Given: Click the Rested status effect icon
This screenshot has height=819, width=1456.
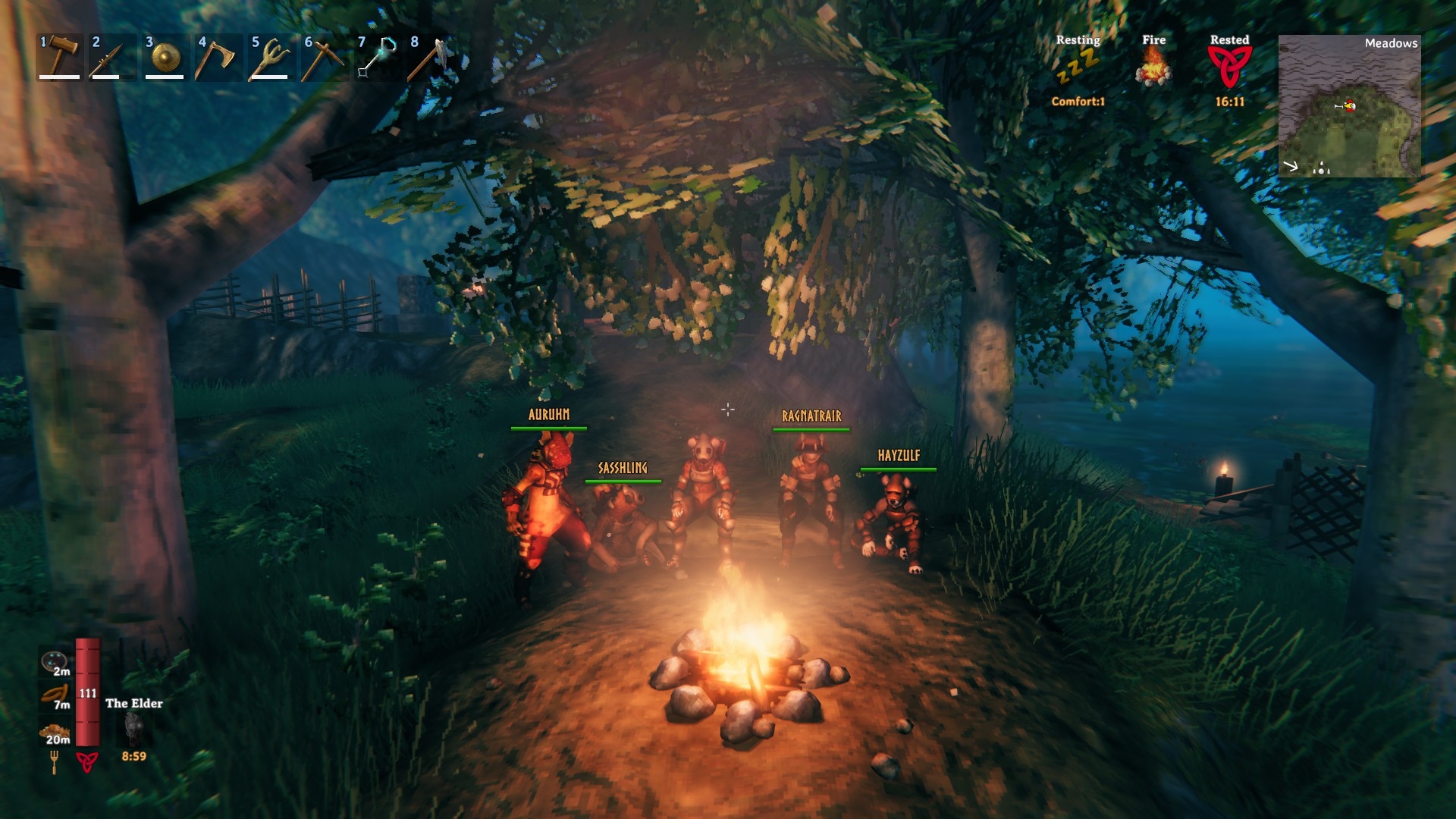Looking at the screenshot, I should tap(1229, 67).
